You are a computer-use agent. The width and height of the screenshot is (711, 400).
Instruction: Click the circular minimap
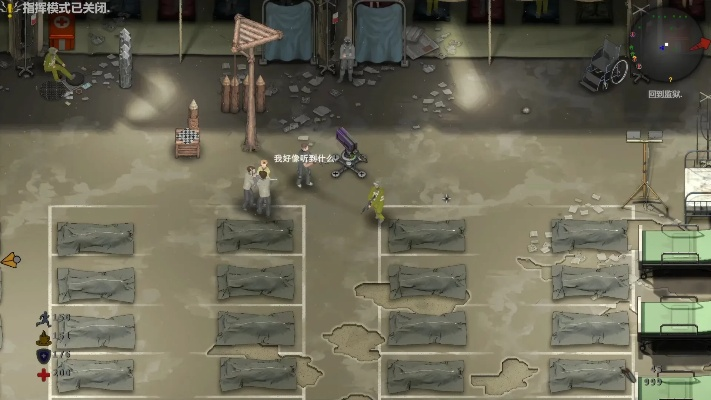665,44
